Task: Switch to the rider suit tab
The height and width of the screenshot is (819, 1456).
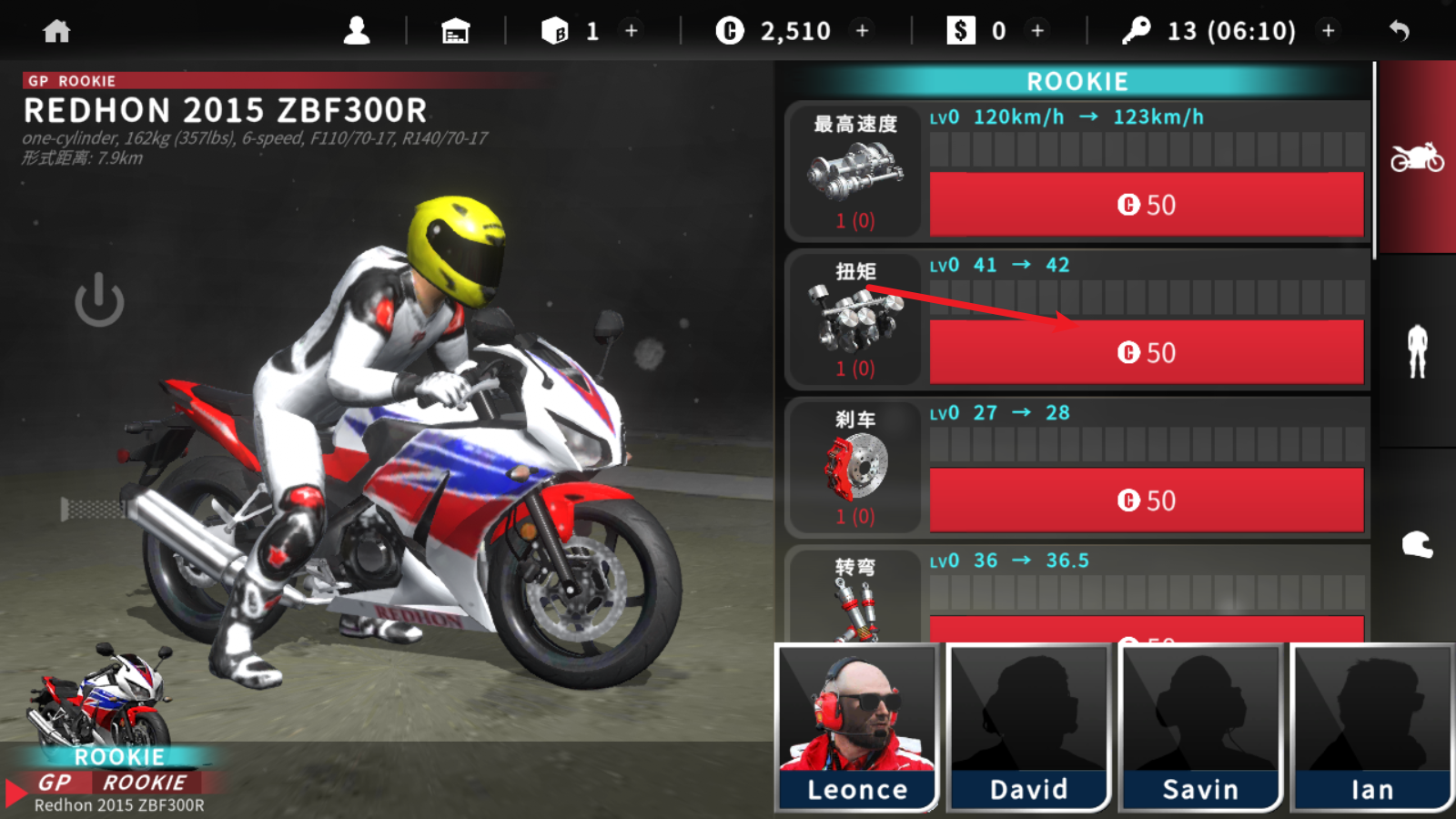Action: 1417,351
